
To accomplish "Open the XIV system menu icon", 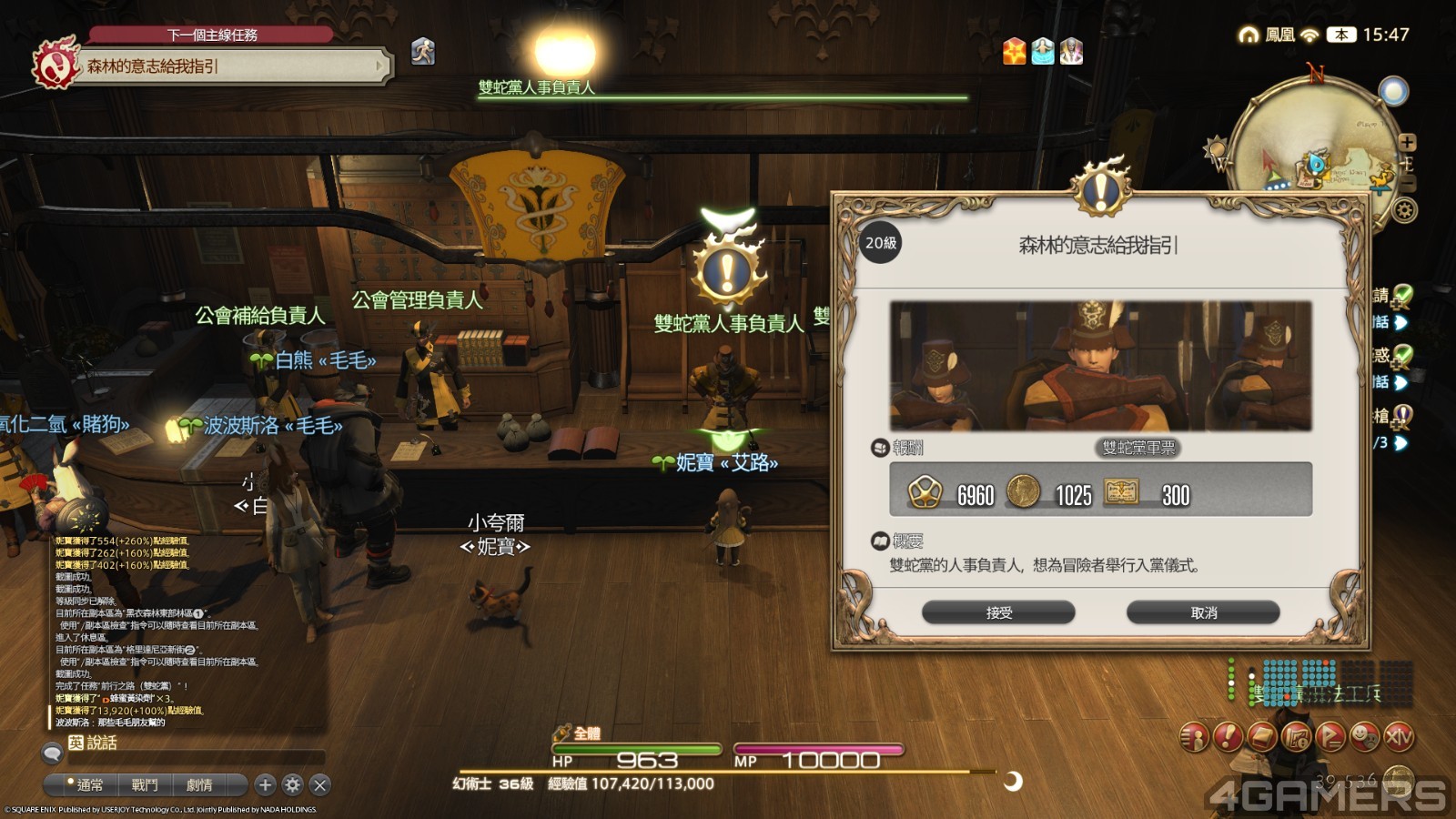I will [x=1399, y=737].
